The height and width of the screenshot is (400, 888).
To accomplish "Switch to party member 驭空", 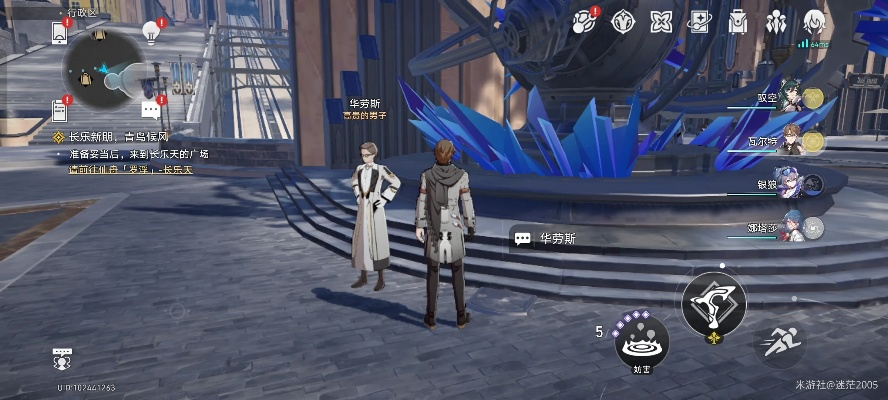I will 792,98.
